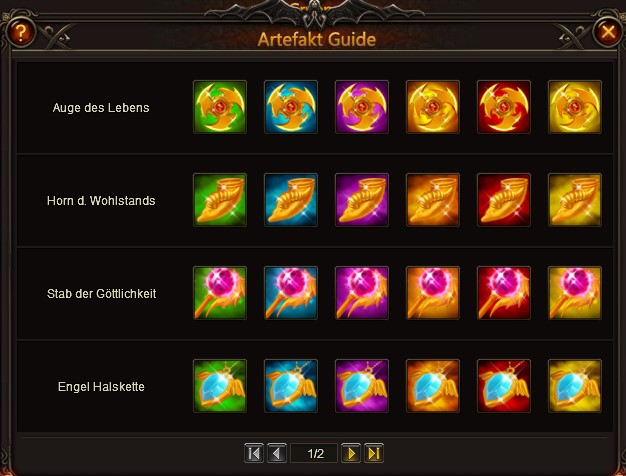This screenshot has height=476, width=626.
Task: Select the green Engel Halskette artifact
Action: [220, 386]
